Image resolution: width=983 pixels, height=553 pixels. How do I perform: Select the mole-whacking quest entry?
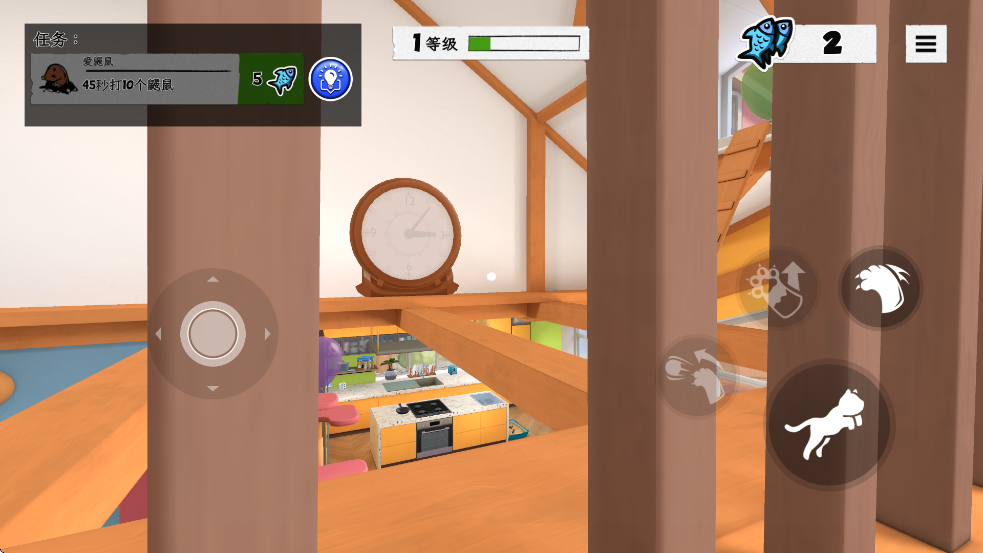tap(135, 79)
